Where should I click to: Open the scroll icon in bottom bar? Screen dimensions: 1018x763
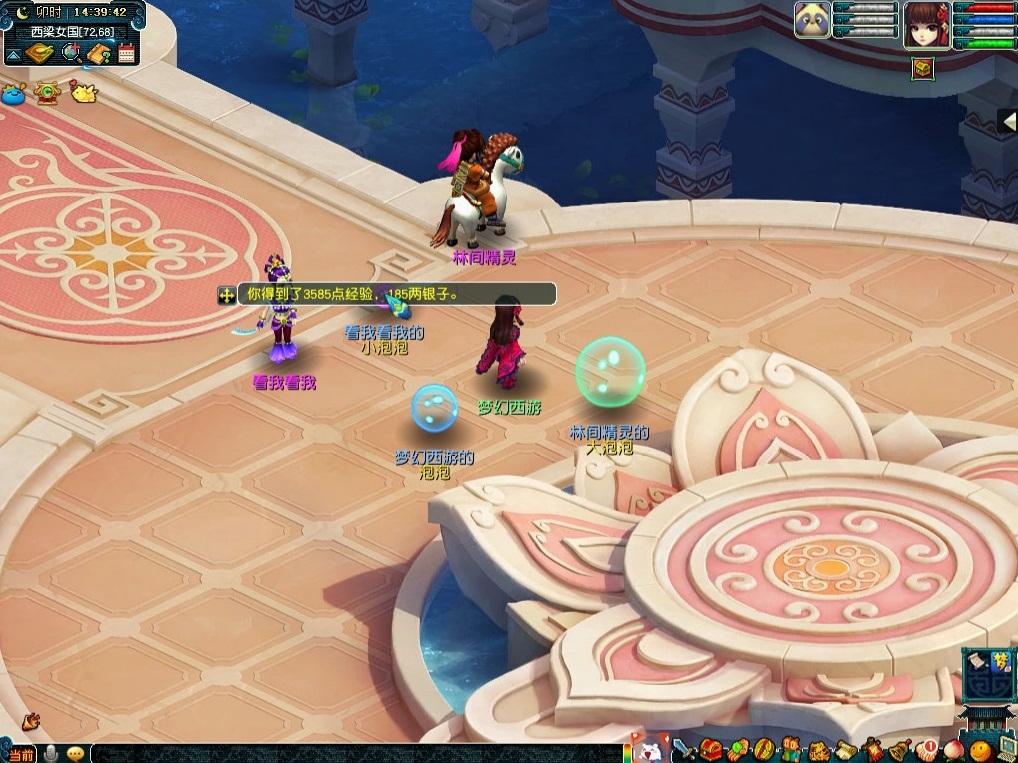[x=846, y=749]
